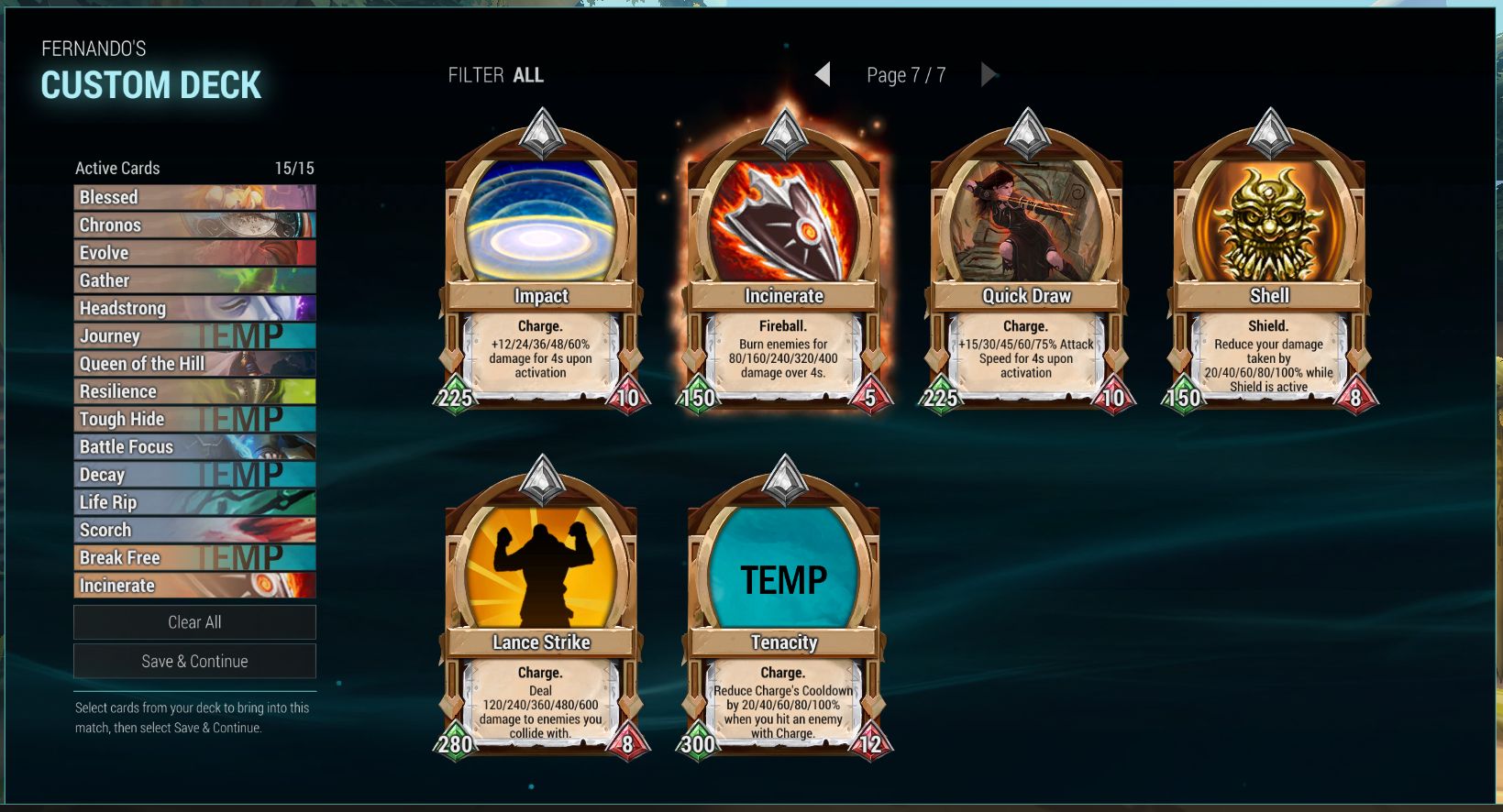Deselect the Scorch card from Active Cards
1503x812 pixels.
(x=193, y=530)
